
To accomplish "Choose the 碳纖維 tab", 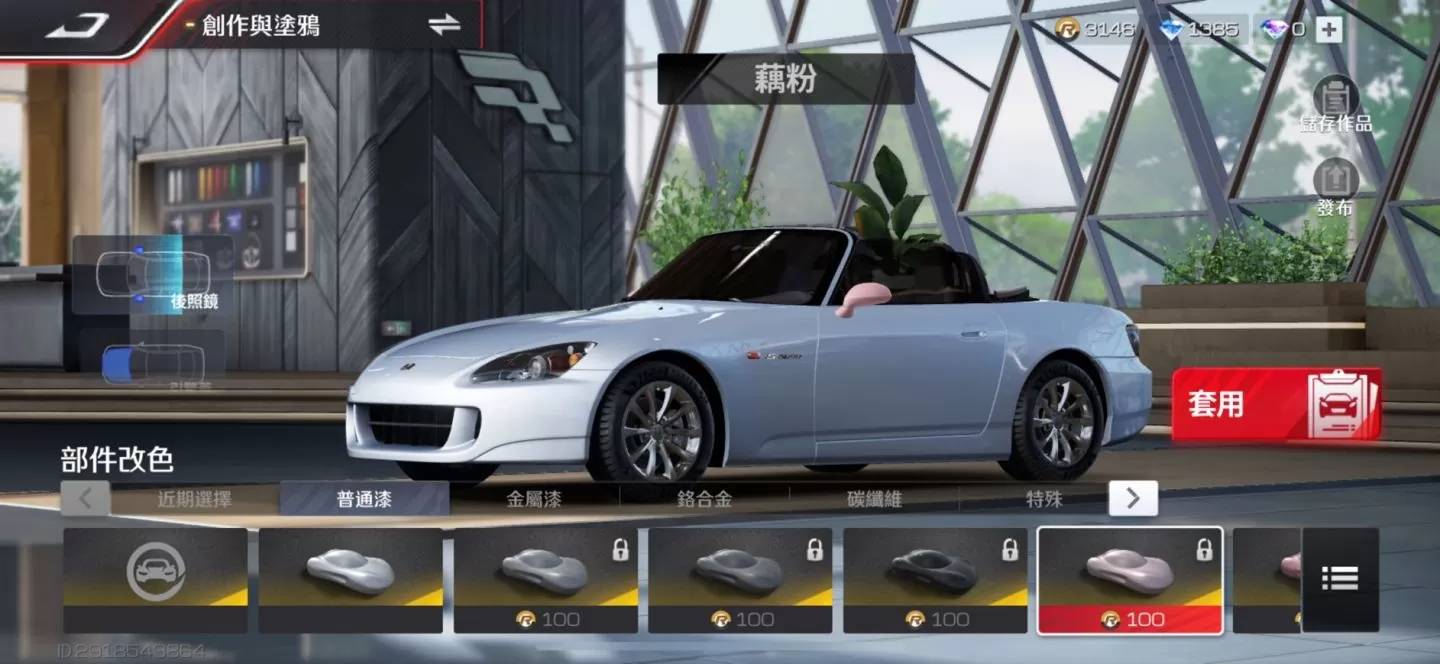I will pyautogui.click(x=874, y=498).
